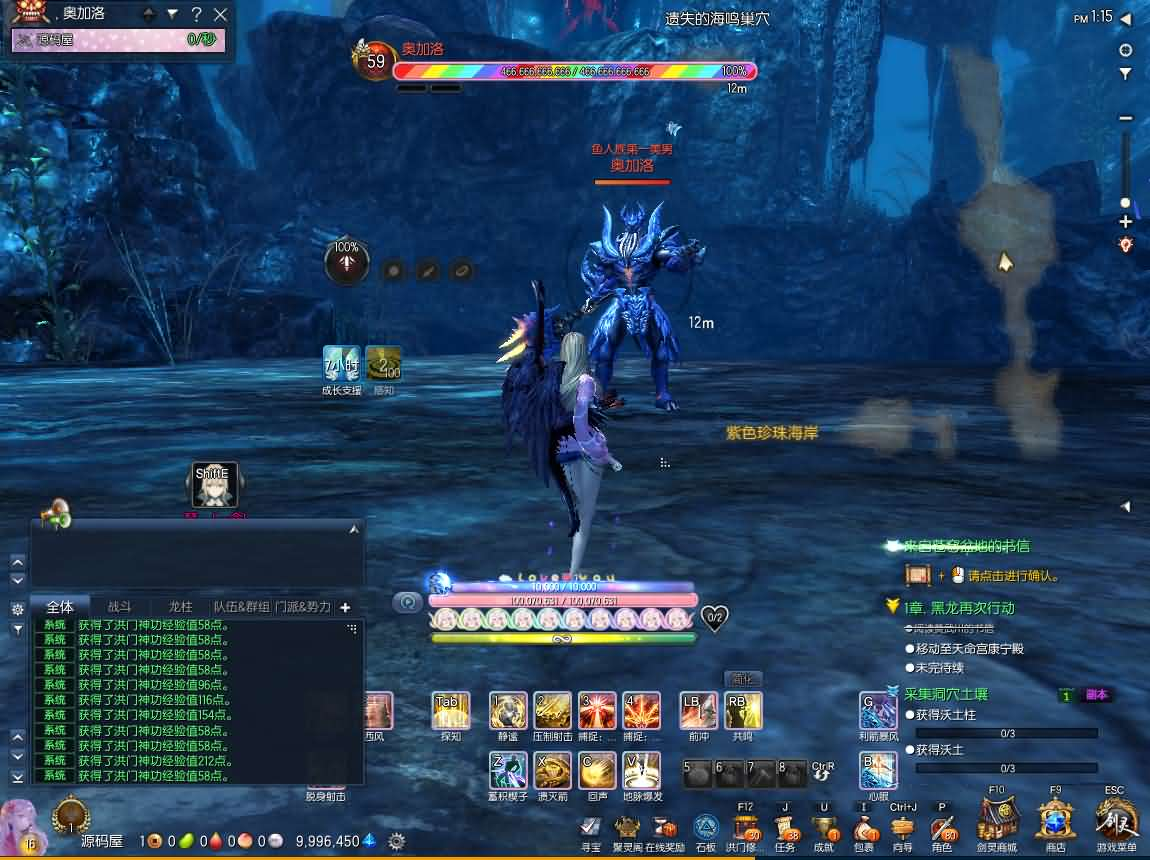This screenshot has height=860, width=1150.
Task: Open the 角色 character sheet
Action: click(942, 829)
